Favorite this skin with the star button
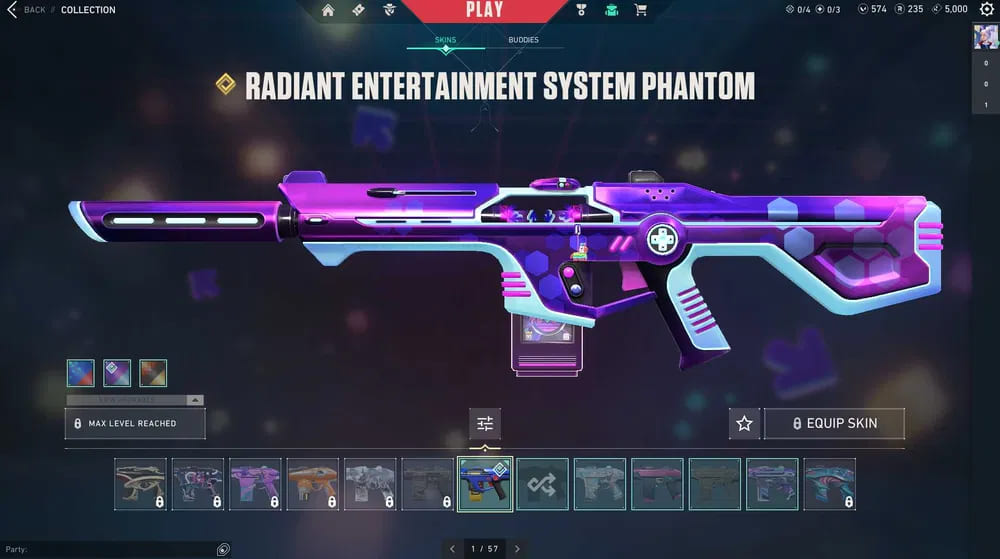 click(x=744, y=423)
